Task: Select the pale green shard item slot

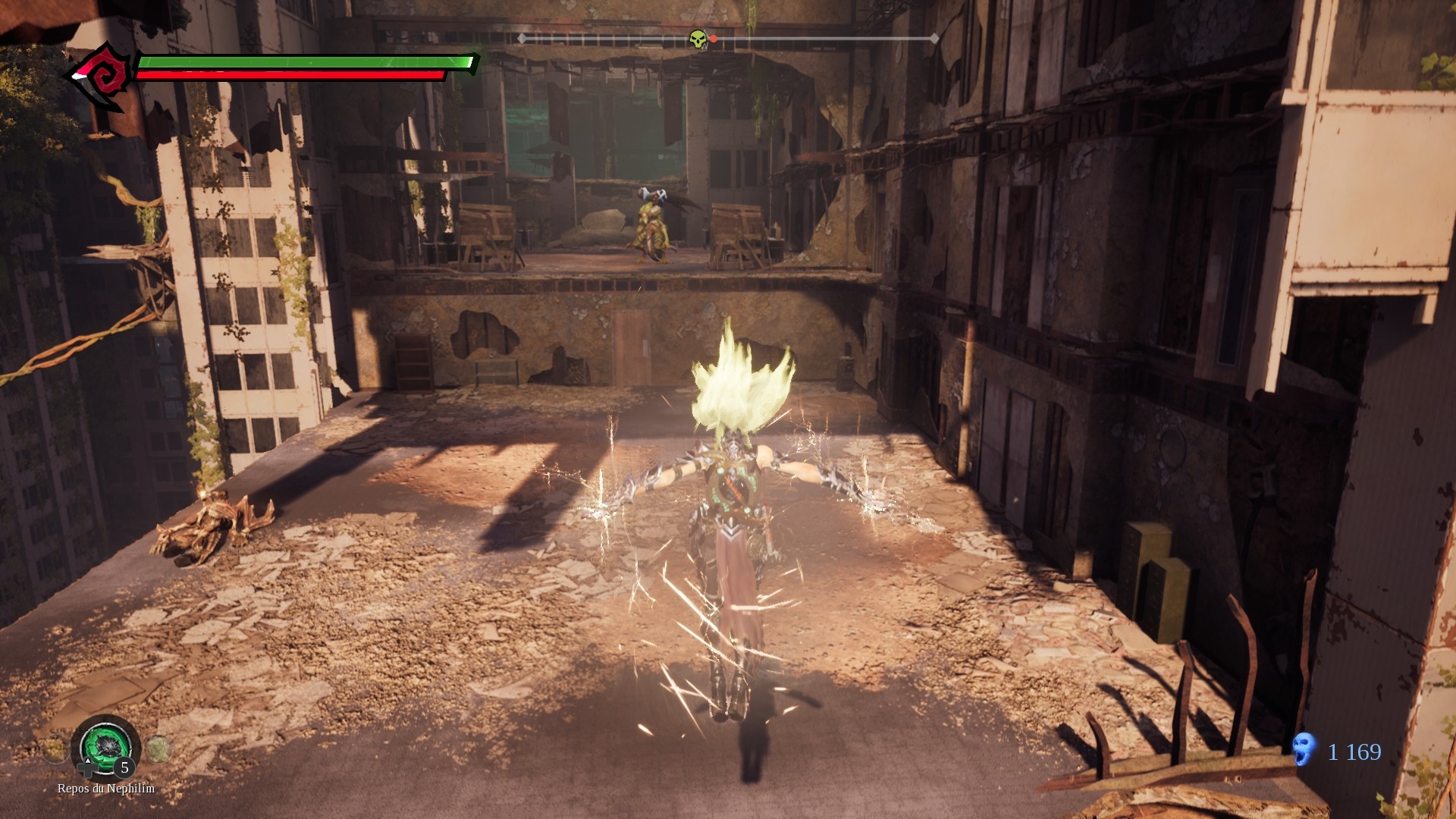Action: point(158,749)
